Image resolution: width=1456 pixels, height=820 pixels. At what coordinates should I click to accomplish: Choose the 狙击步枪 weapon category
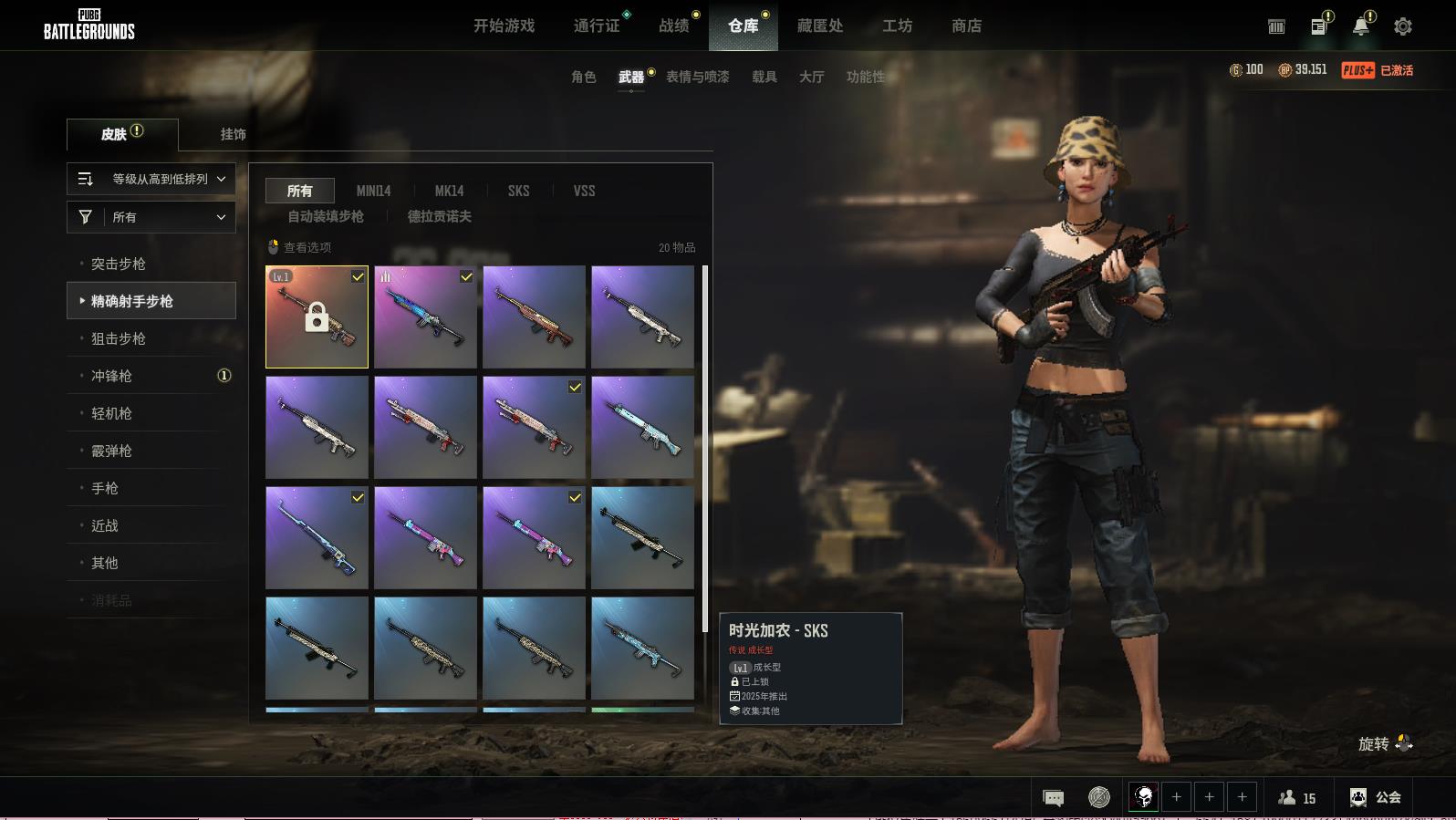(x=119, y=338)
